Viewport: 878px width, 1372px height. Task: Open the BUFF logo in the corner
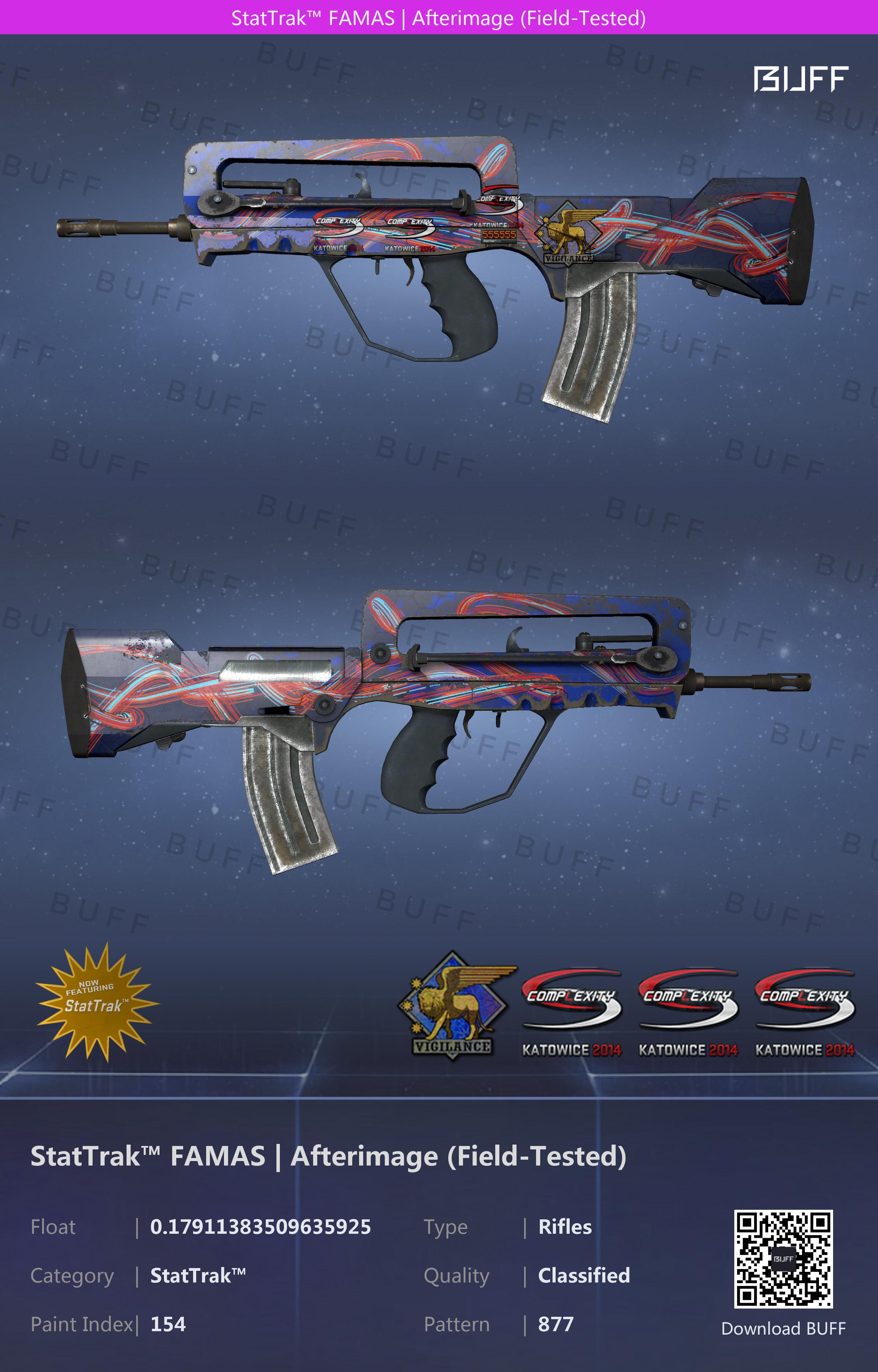point(800,79)
